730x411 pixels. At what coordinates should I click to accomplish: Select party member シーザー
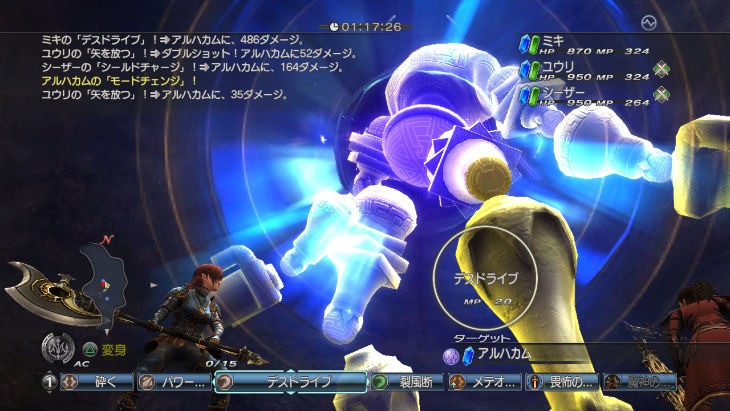click(x=565, y=94)
